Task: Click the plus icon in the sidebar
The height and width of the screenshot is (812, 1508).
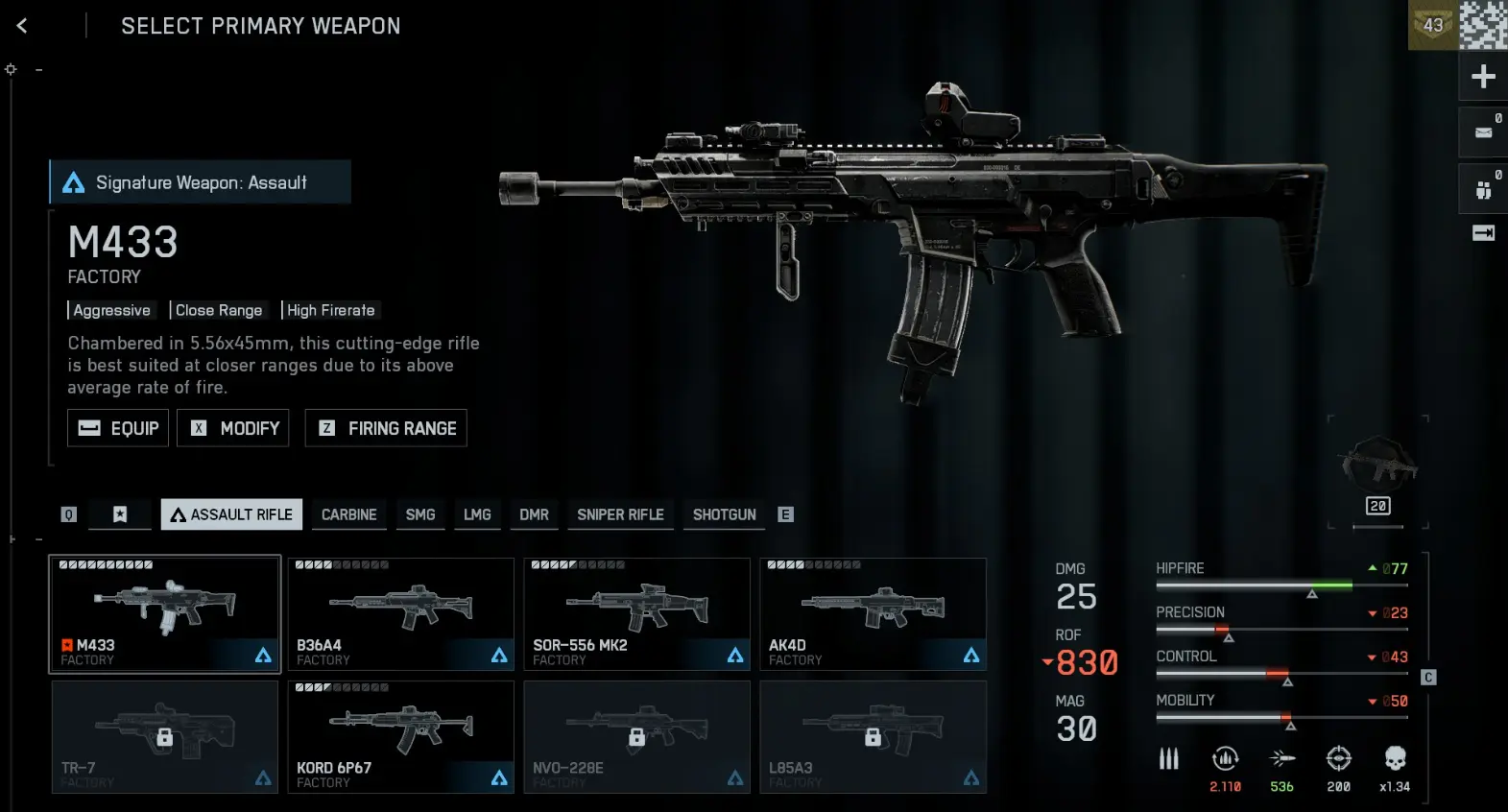Action: coord(1483,77)
